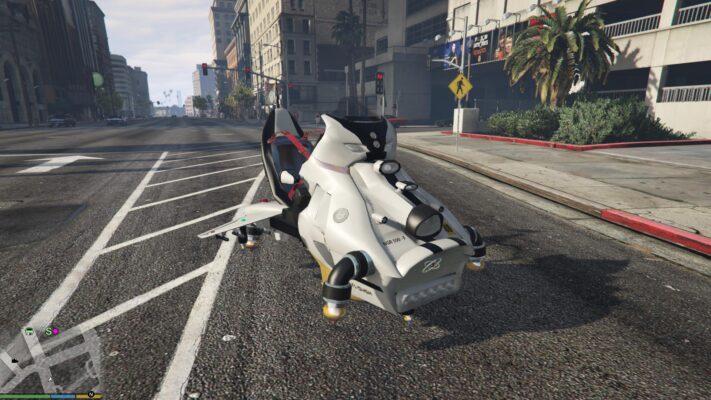The image size is (711, 400).
Task: Select the magenta dot marker on minimap
Action: tap(56, 331)
